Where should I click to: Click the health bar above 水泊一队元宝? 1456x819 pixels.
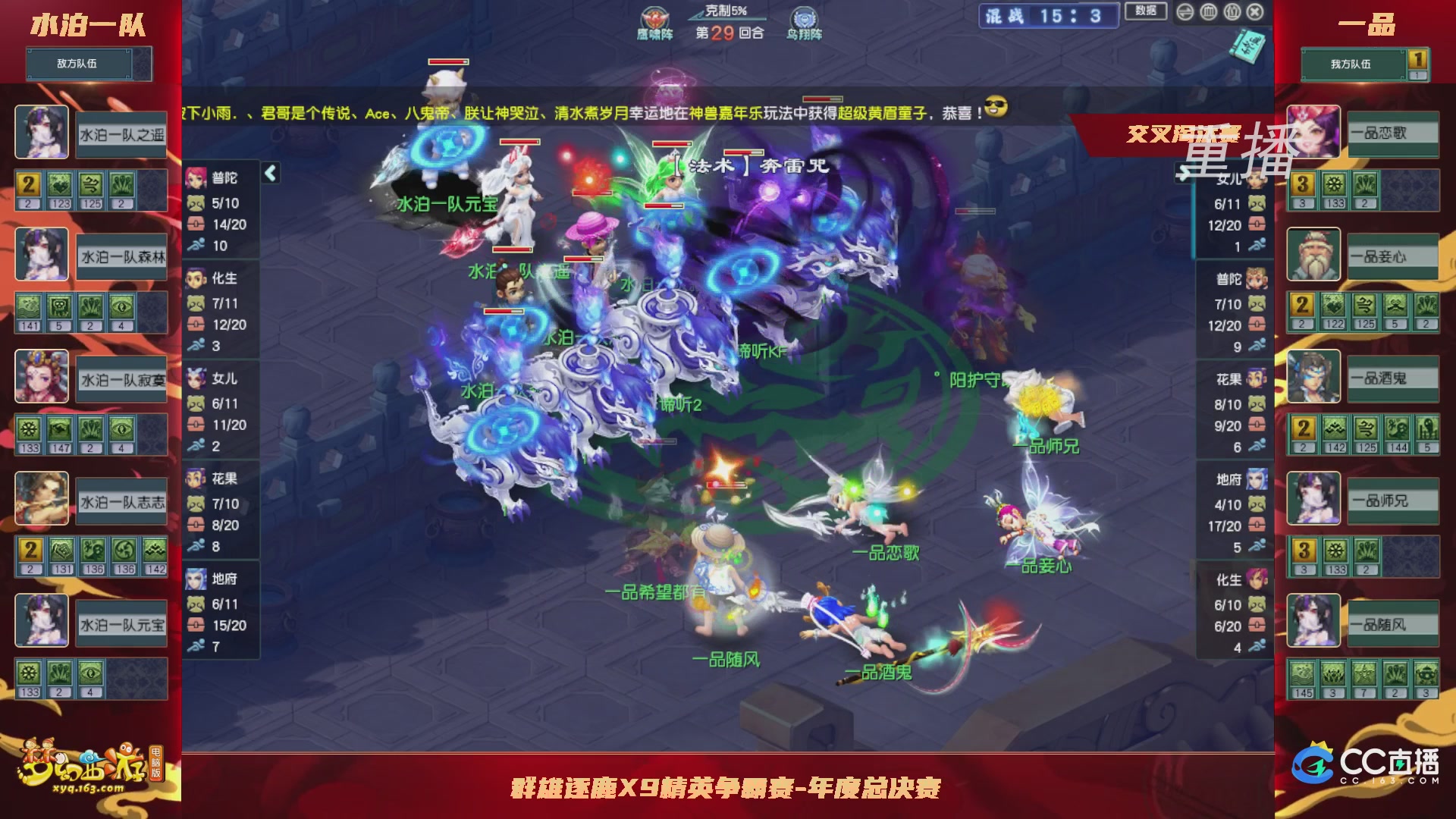coord(448,61)
